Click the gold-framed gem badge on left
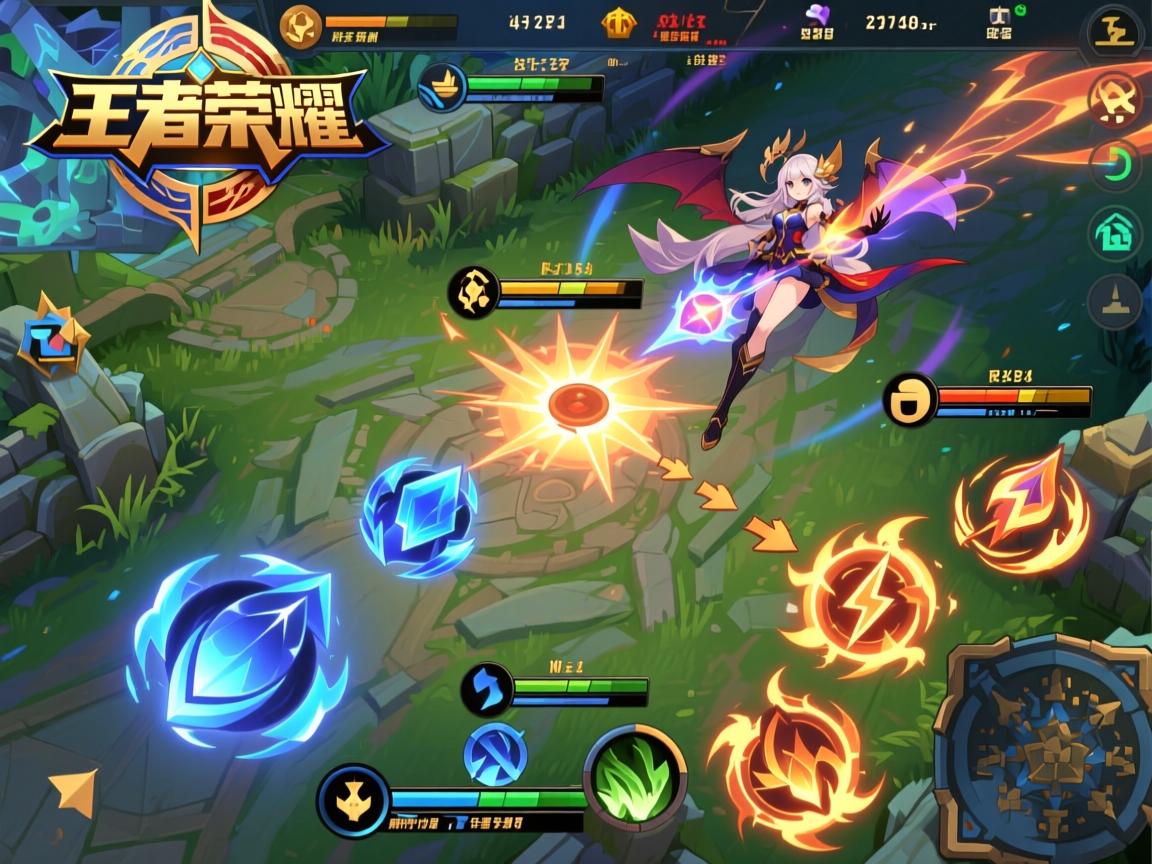The height and width of the screenshot is (864, 1152). point(46,335)
